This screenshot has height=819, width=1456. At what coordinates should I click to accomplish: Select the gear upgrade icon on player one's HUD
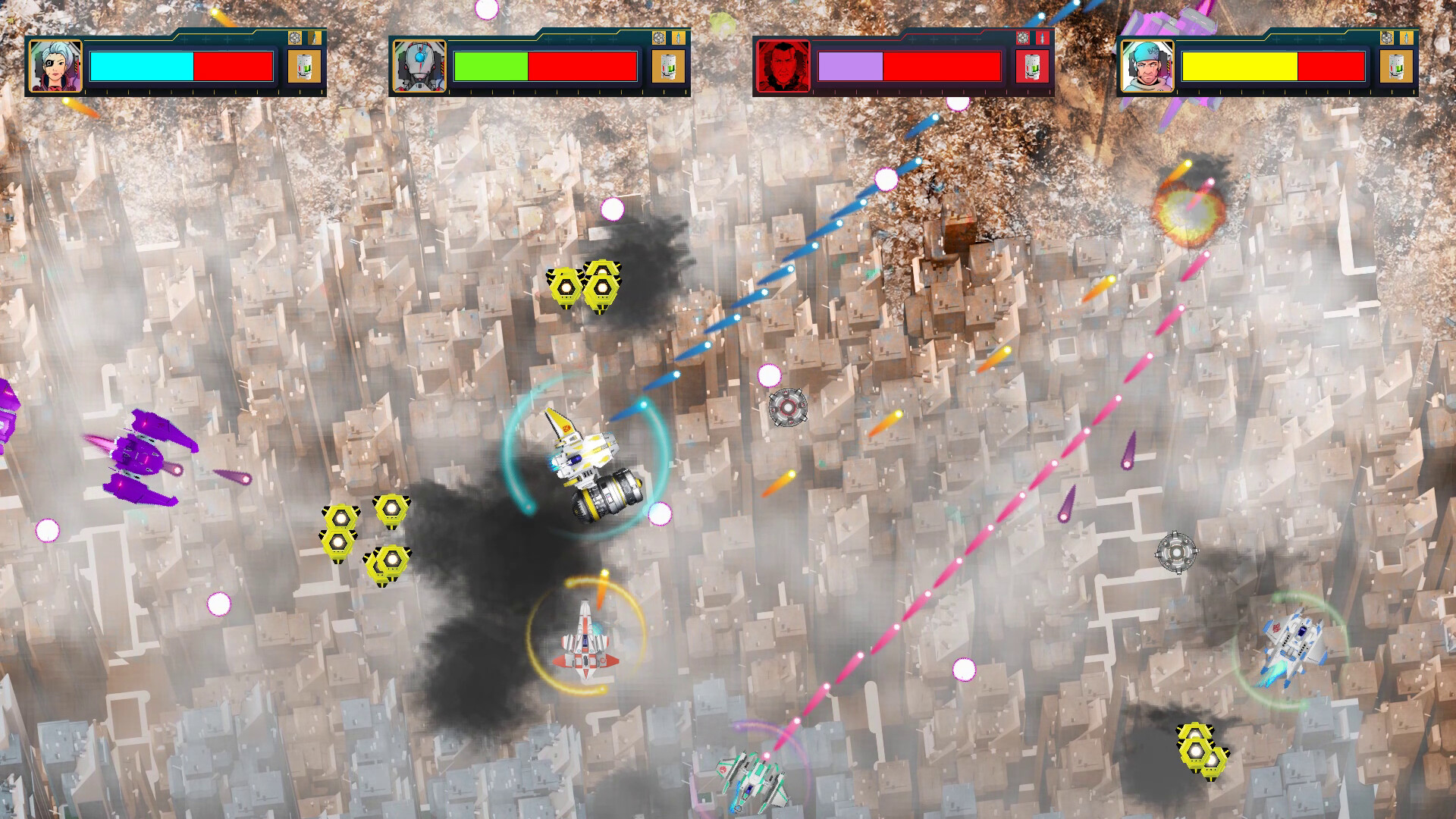click(295, 38)
